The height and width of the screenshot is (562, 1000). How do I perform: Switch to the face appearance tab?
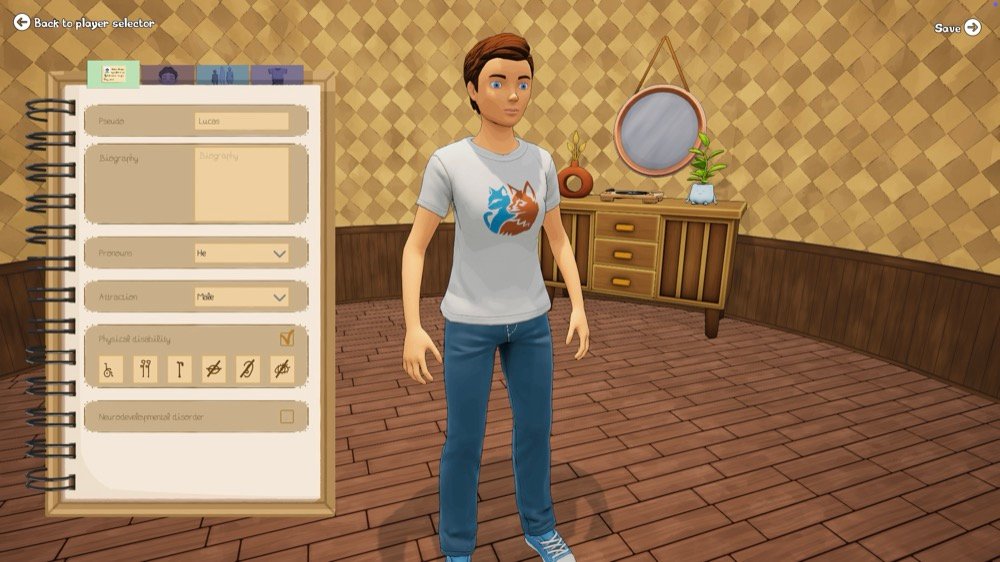[x=168, y=75]
